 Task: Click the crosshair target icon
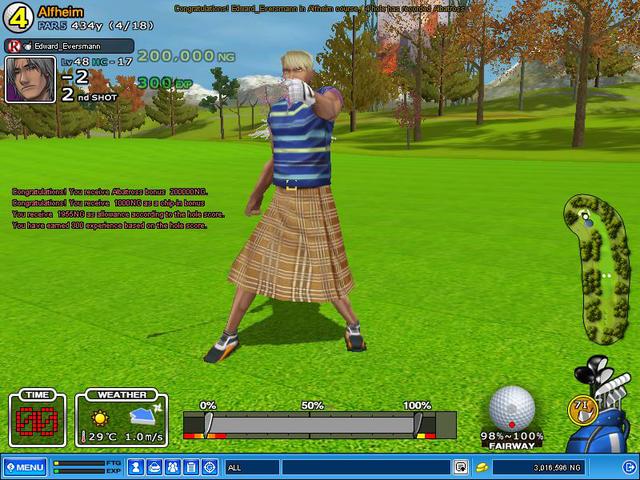(209, 467)
